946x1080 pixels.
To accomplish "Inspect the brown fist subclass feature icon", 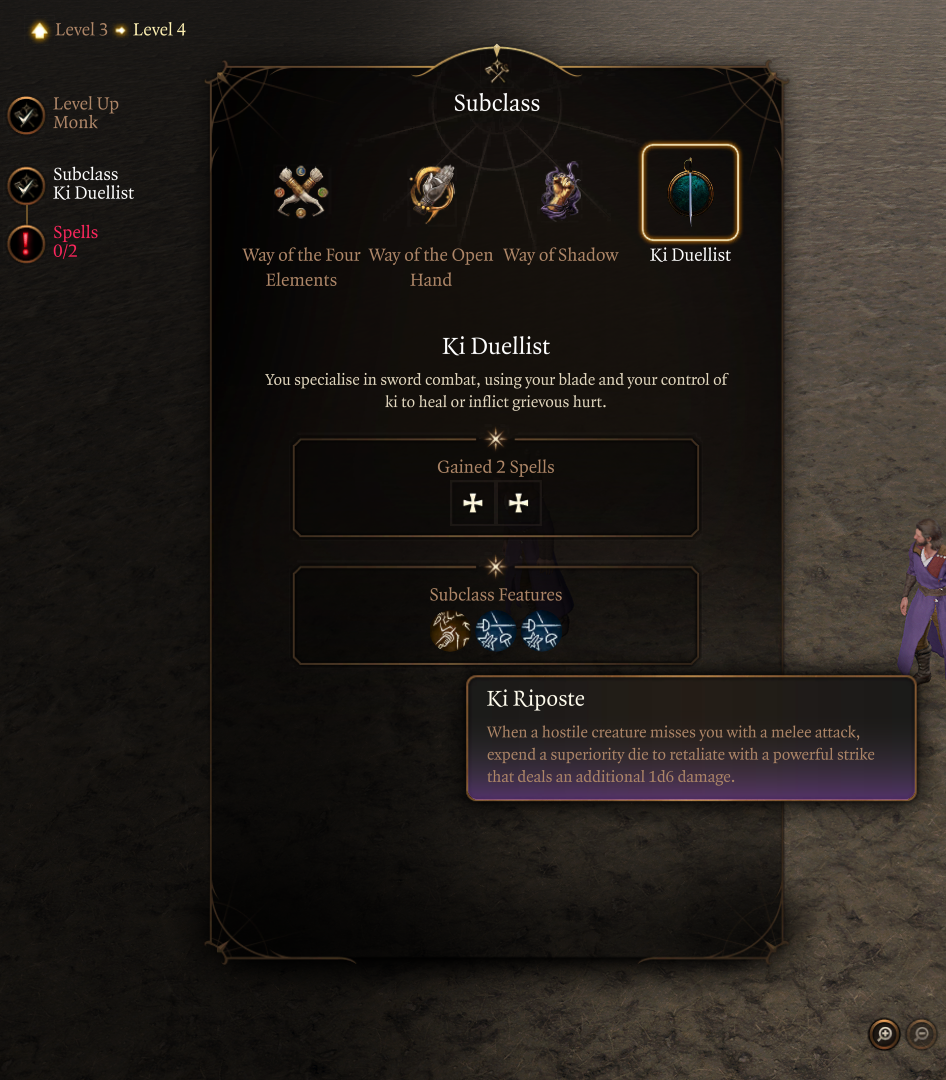I will 450,632.
